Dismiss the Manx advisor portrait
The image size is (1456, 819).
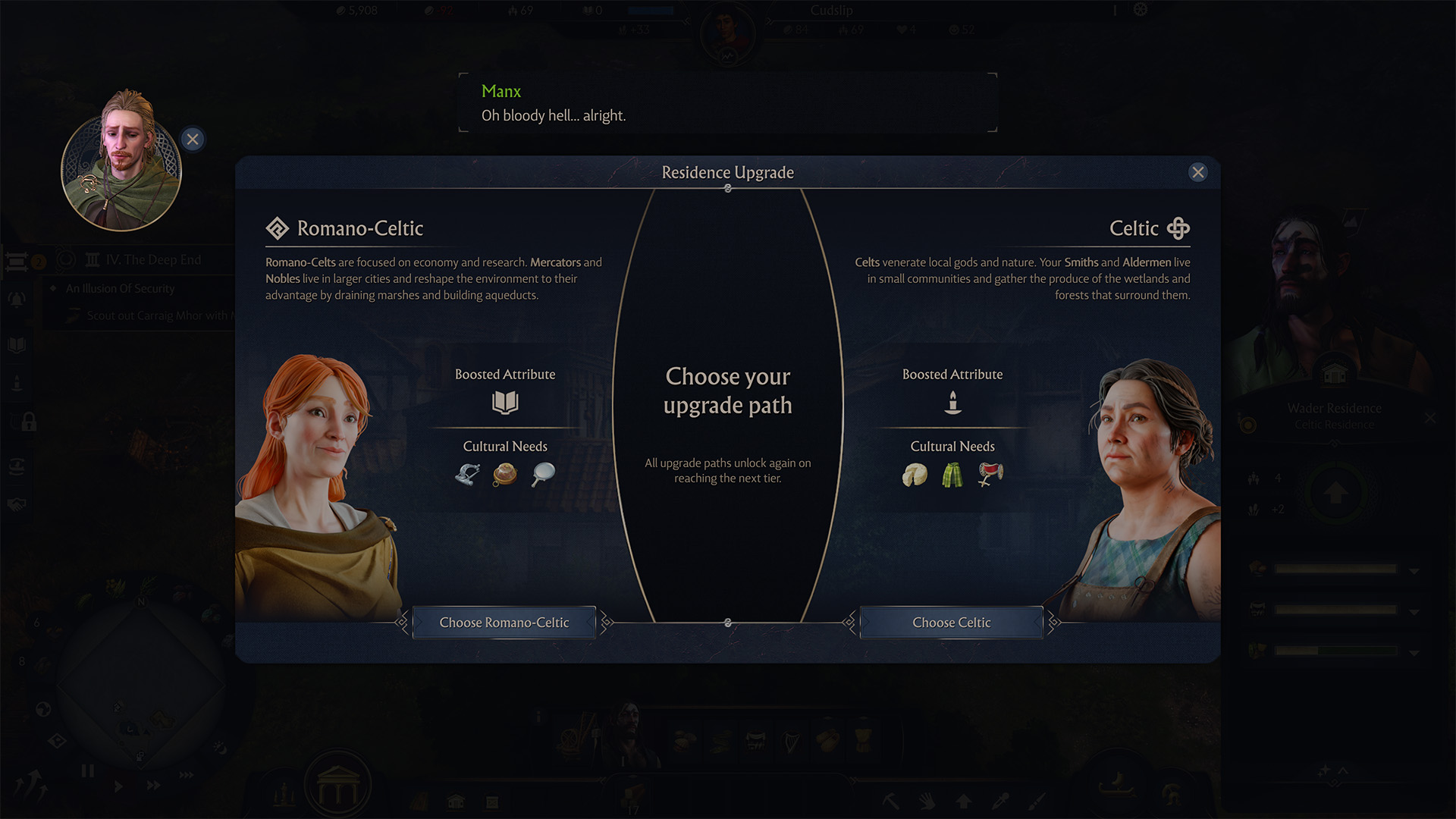[x=193, y=140]
